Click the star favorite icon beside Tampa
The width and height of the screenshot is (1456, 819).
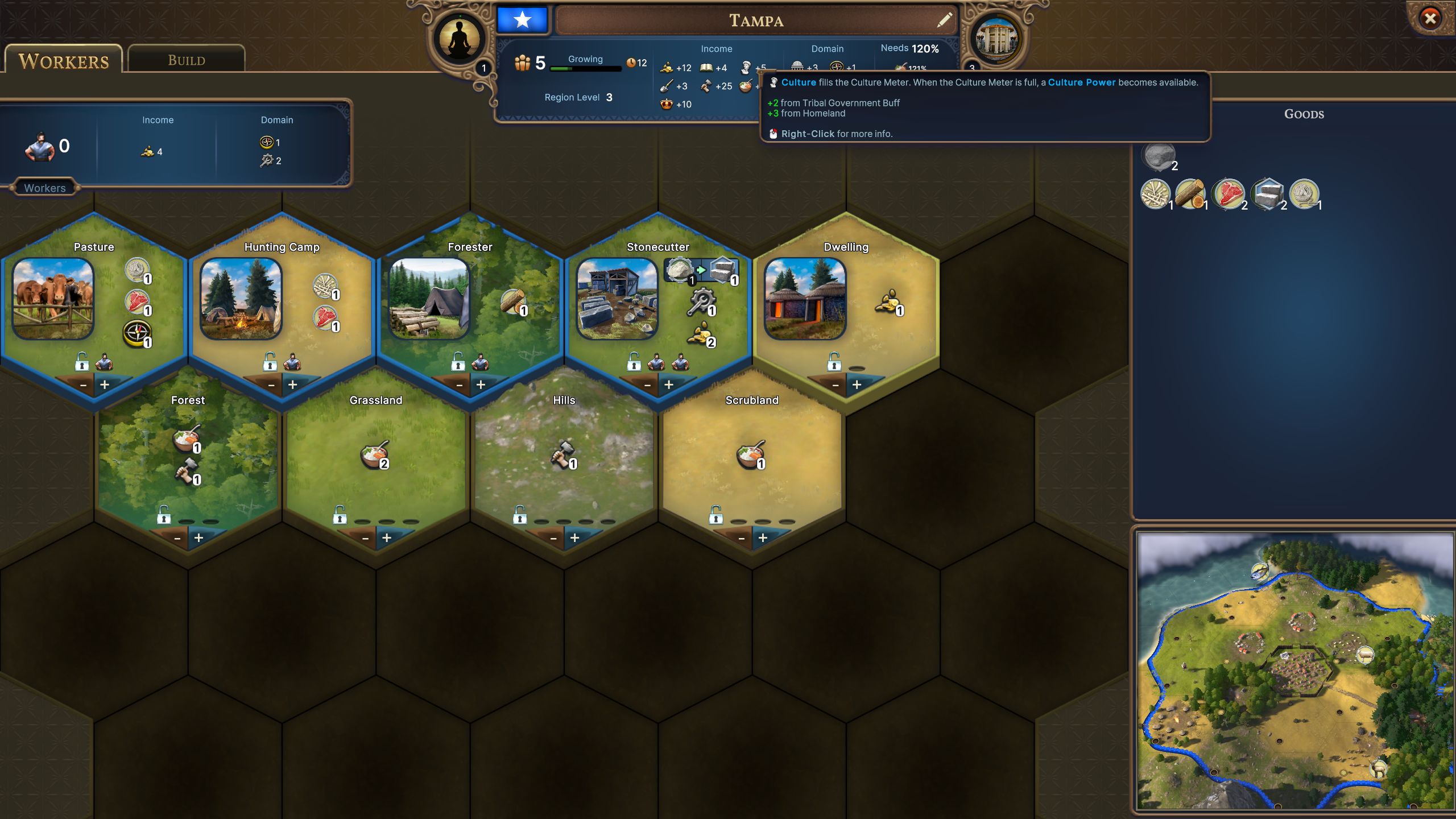(523, 20)
